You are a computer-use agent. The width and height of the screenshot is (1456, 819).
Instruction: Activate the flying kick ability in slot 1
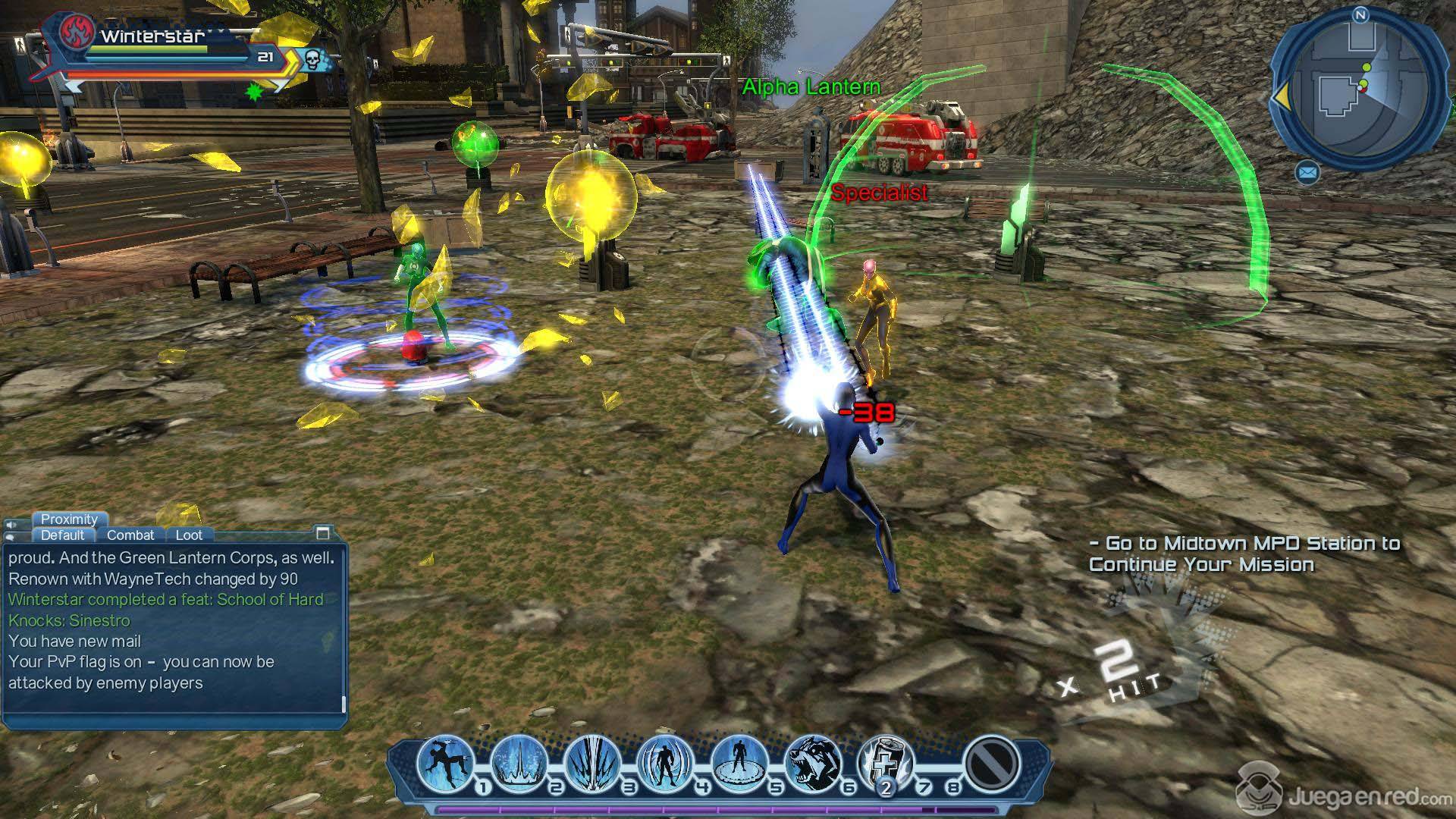[444, 762]
